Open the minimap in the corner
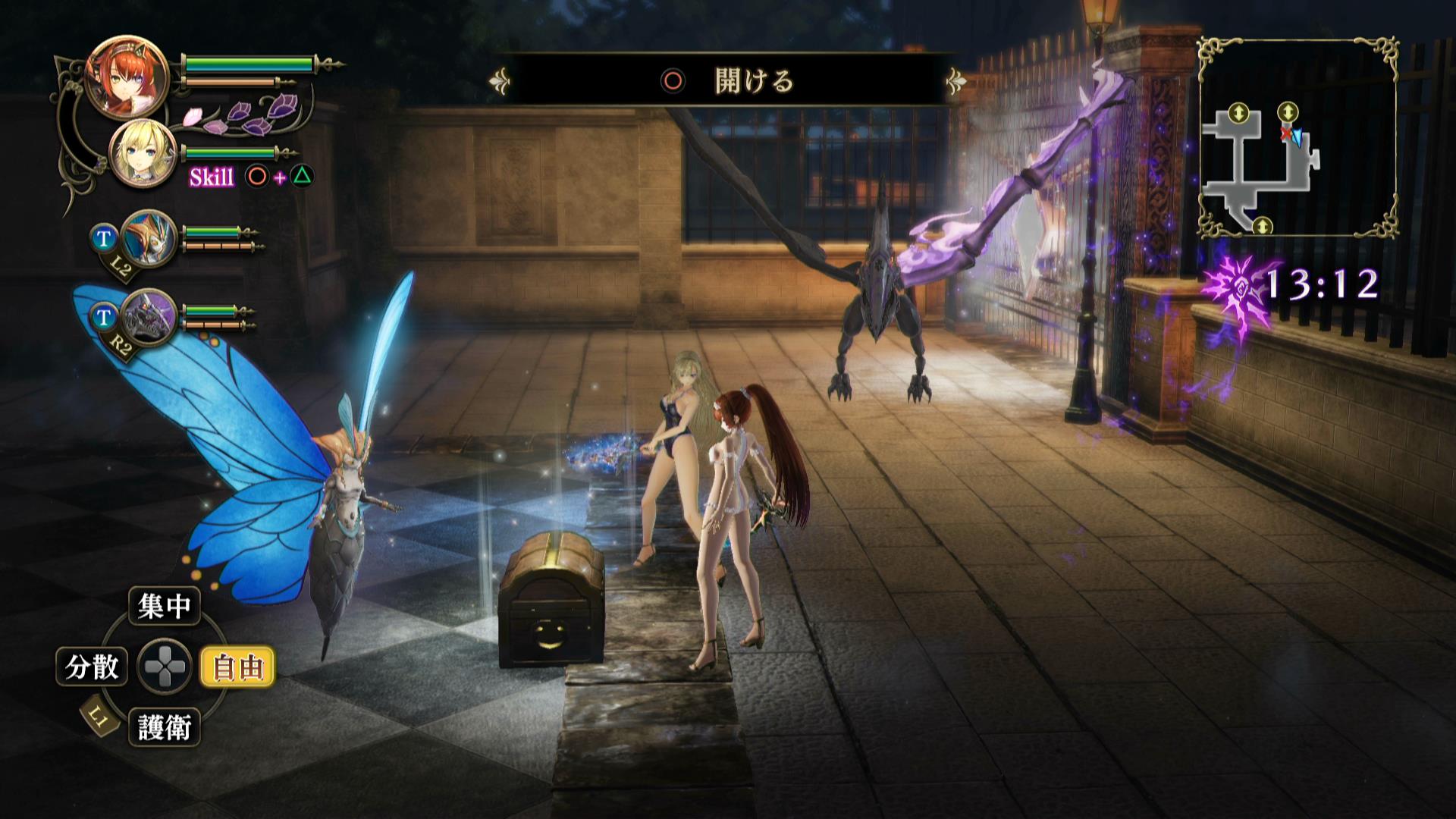This screenshot has width=1456, height=819. [x=1298, y=137]
